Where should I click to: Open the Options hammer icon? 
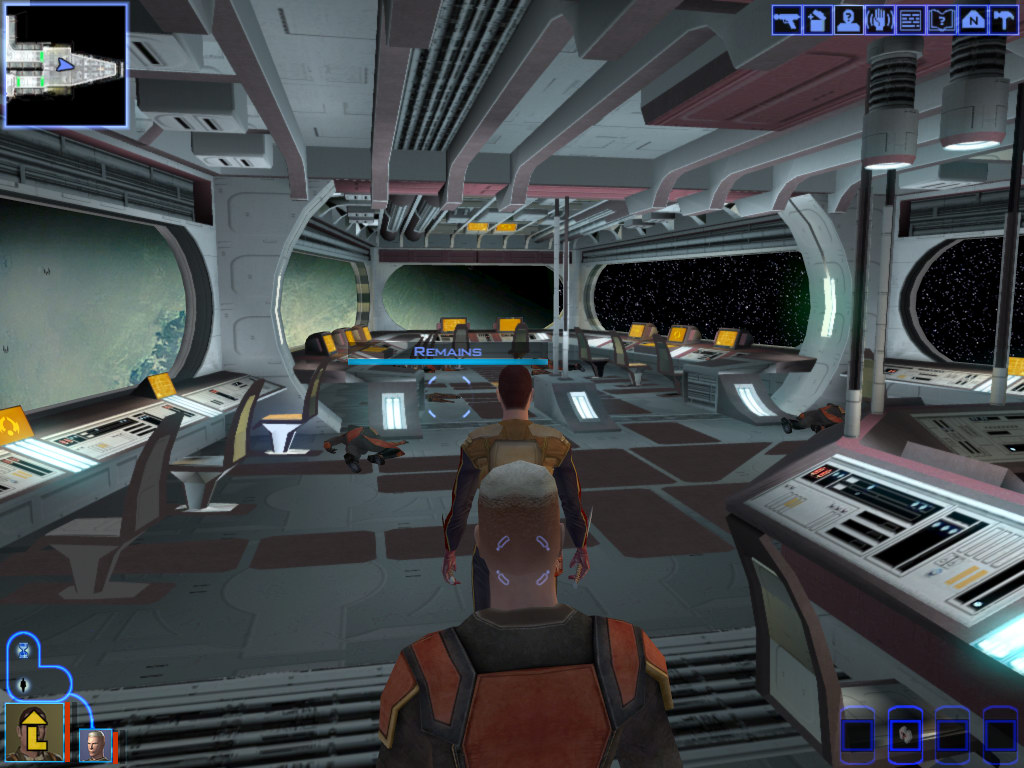point(1003,20)
